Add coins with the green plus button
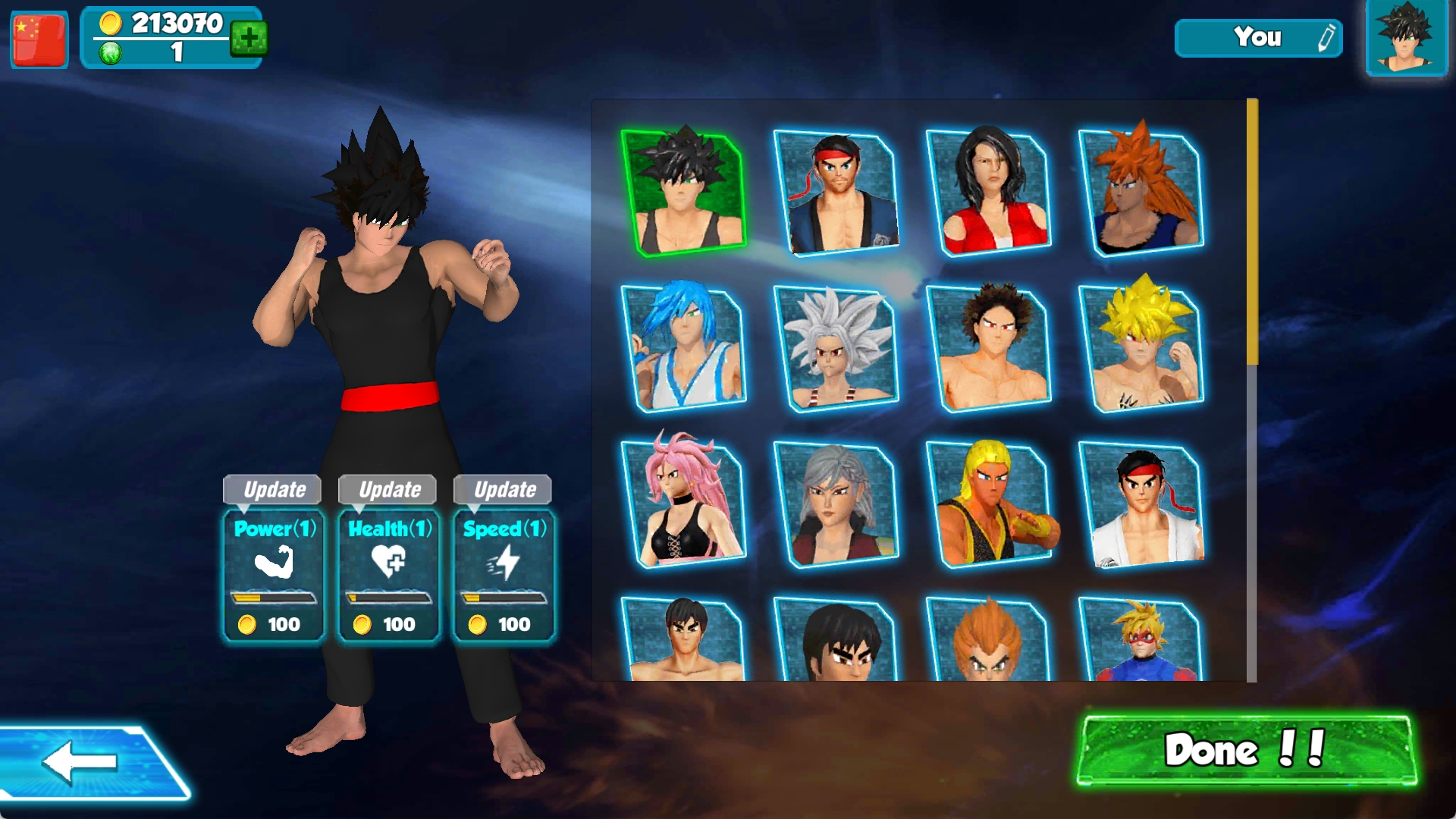The image size is (1456, 819). point(249,37)
